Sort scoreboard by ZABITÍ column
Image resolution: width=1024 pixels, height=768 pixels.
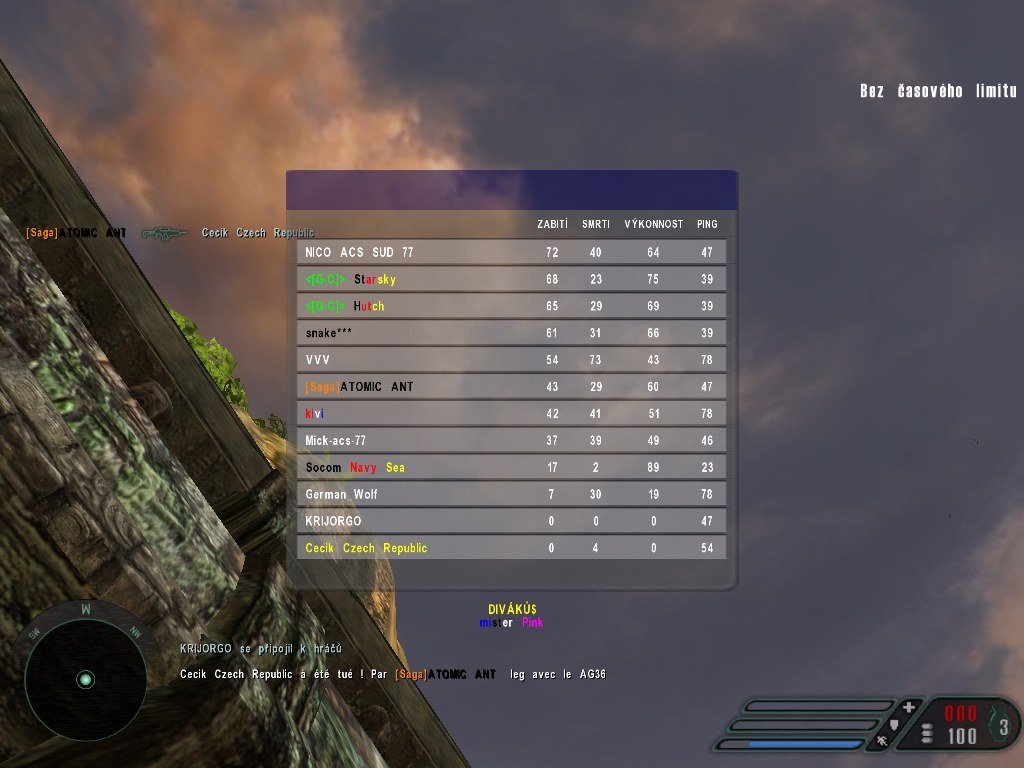[x=552, y=224]
